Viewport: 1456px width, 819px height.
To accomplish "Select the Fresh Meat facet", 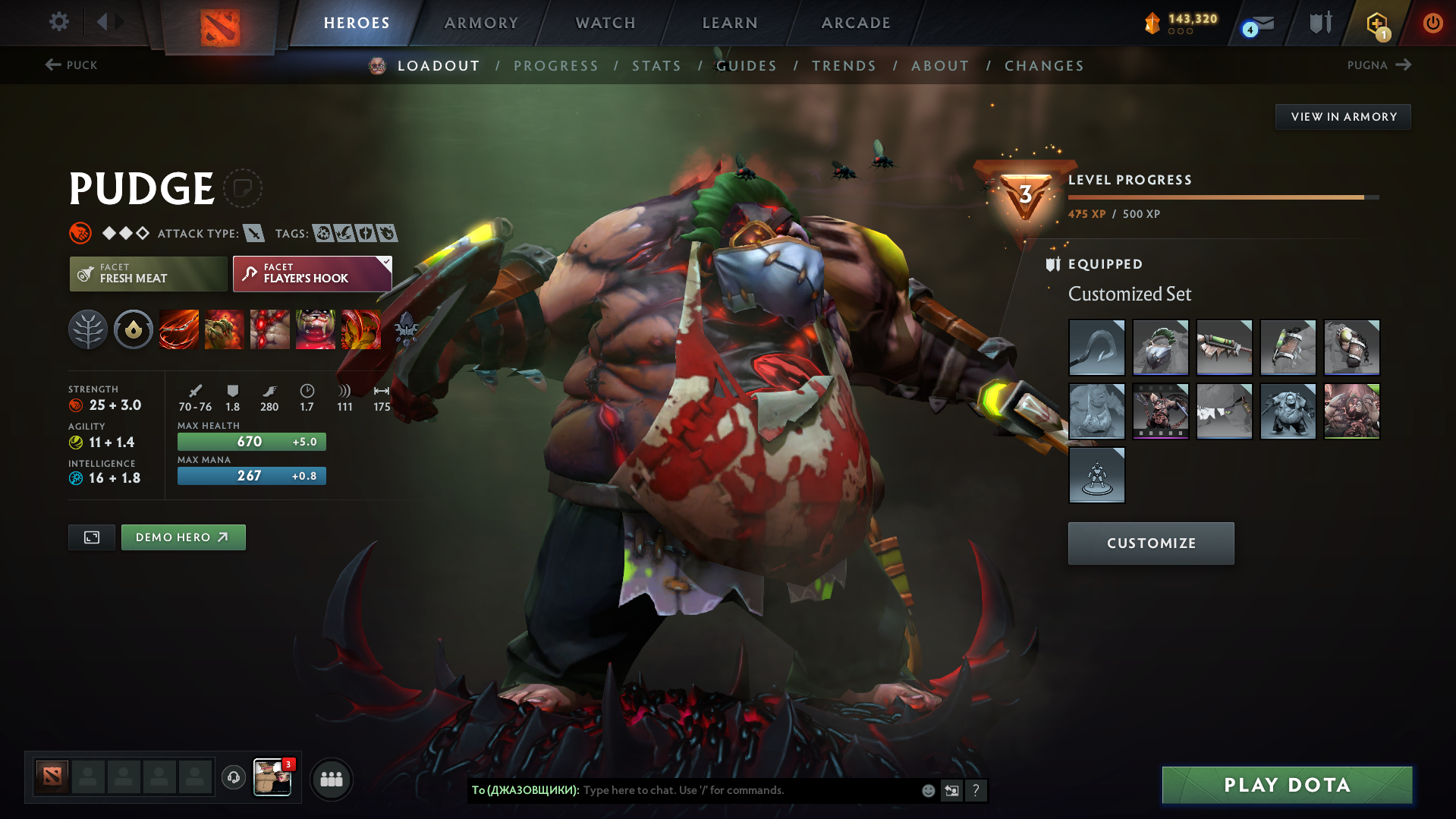I will click(148, 274).
